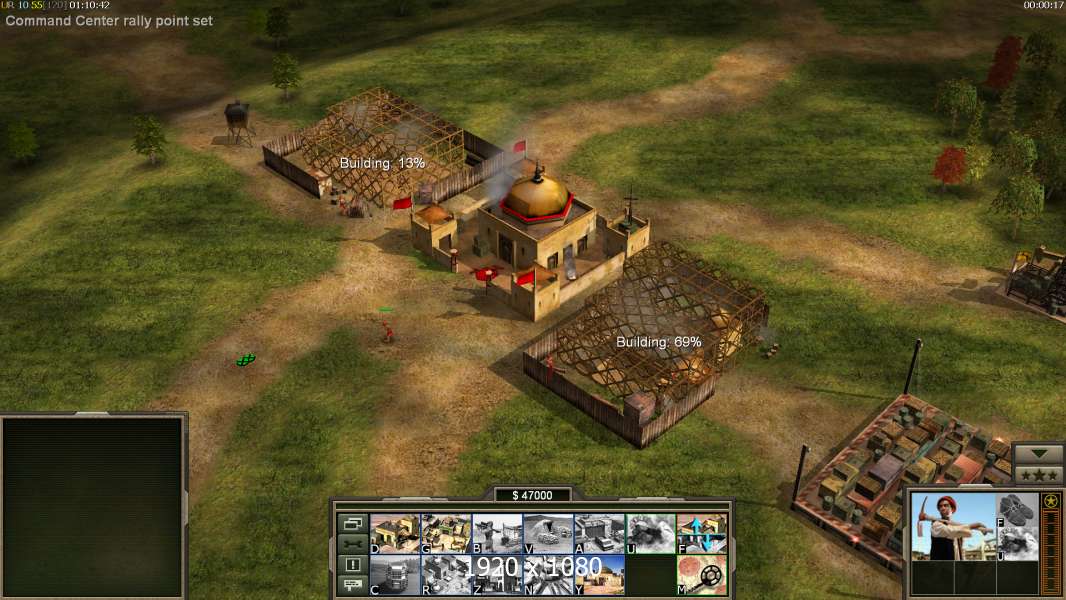Pick the build icon labeled B

(497, 534)
